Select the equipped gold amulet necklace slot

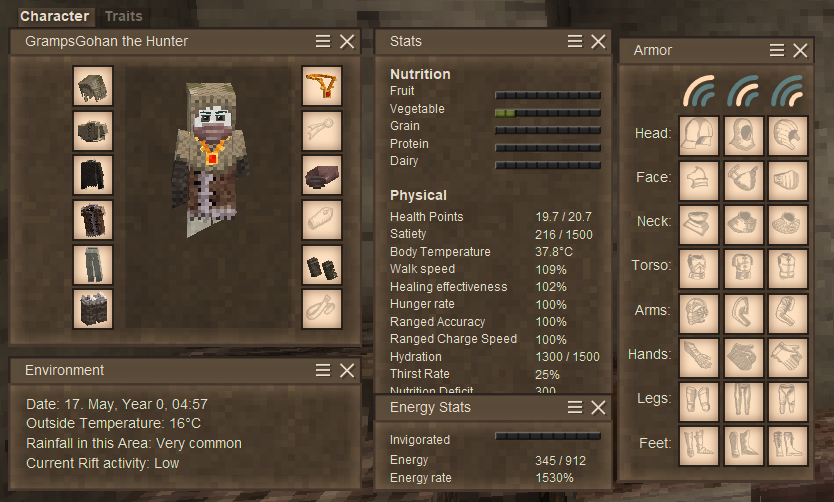click(322, 86)
